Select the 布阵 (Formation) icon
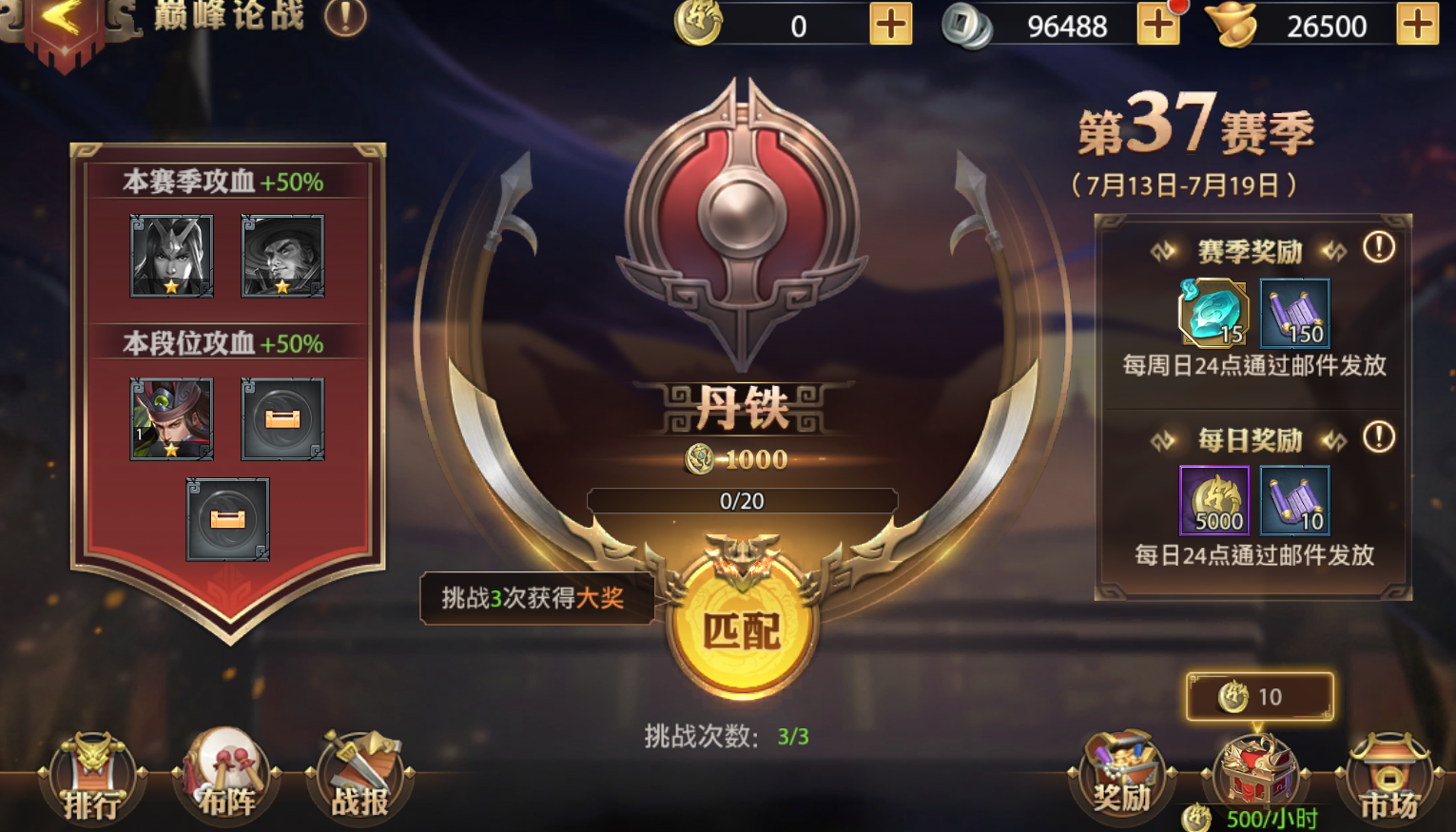1456x832 pixels. point(226,780)
